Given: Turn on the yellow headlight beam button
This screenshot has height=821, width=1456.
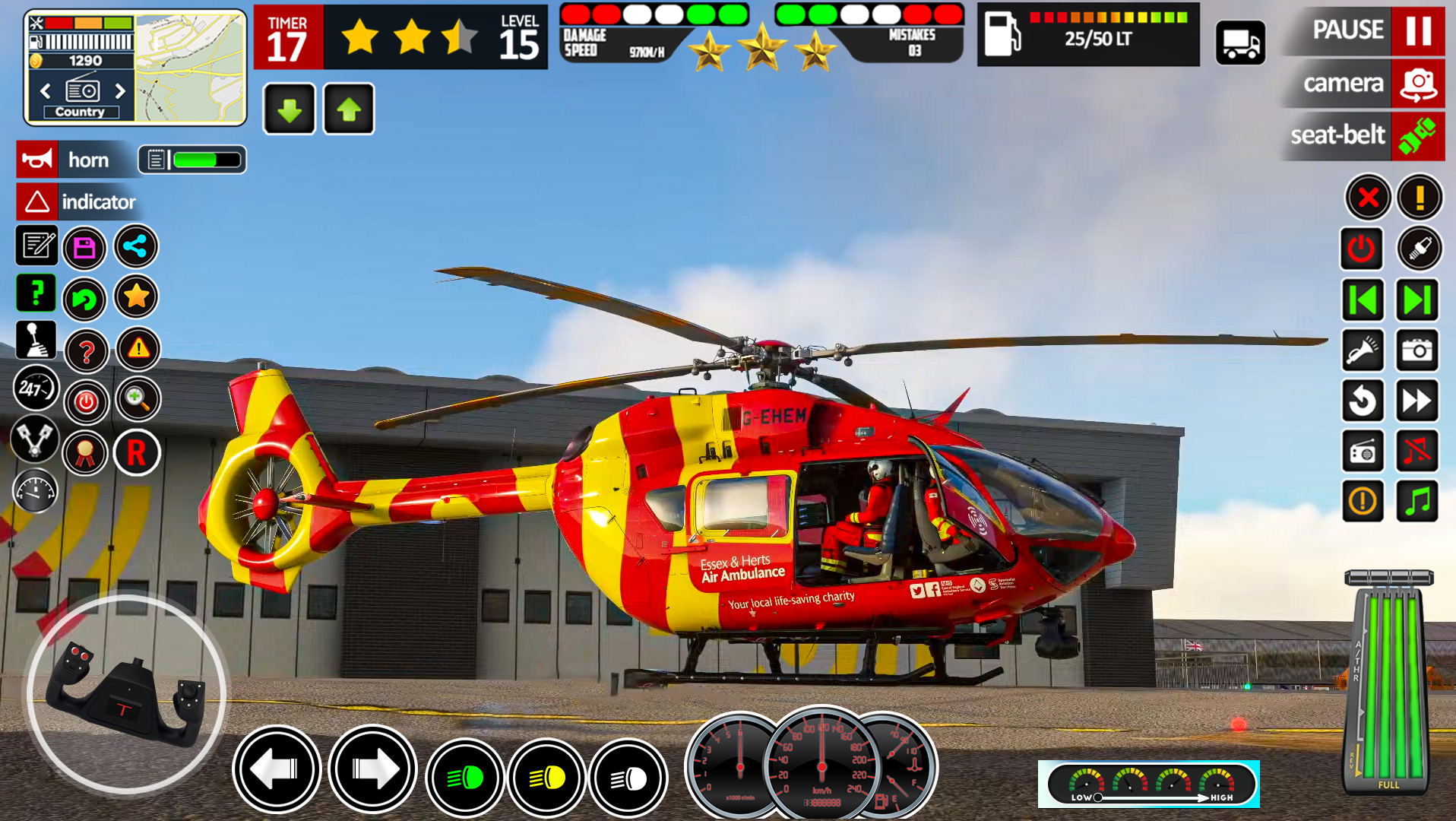Looking at the screenshot, I should [x=546, y=778].
